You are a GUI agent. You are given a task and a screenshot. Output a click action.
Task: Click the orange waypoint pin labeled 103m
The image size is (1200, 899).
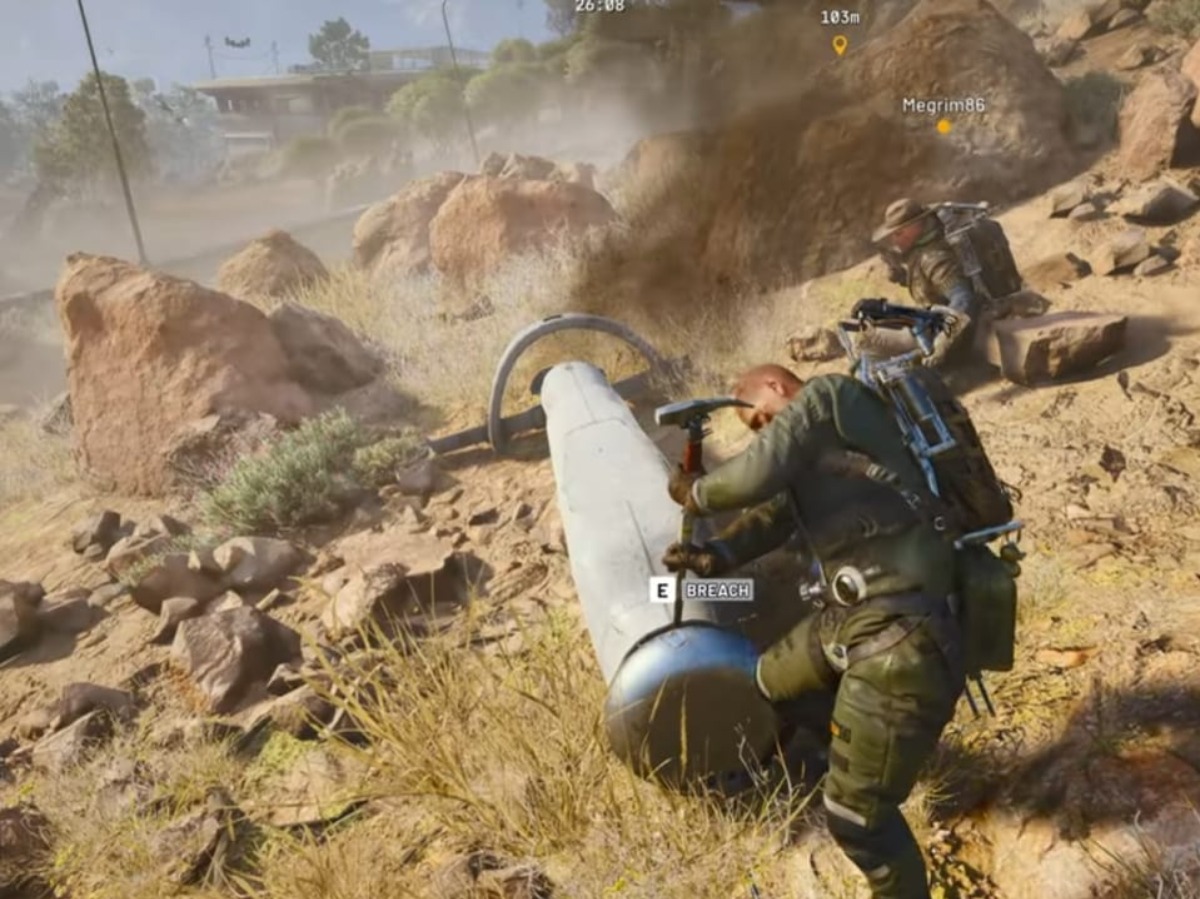(839, 44)
